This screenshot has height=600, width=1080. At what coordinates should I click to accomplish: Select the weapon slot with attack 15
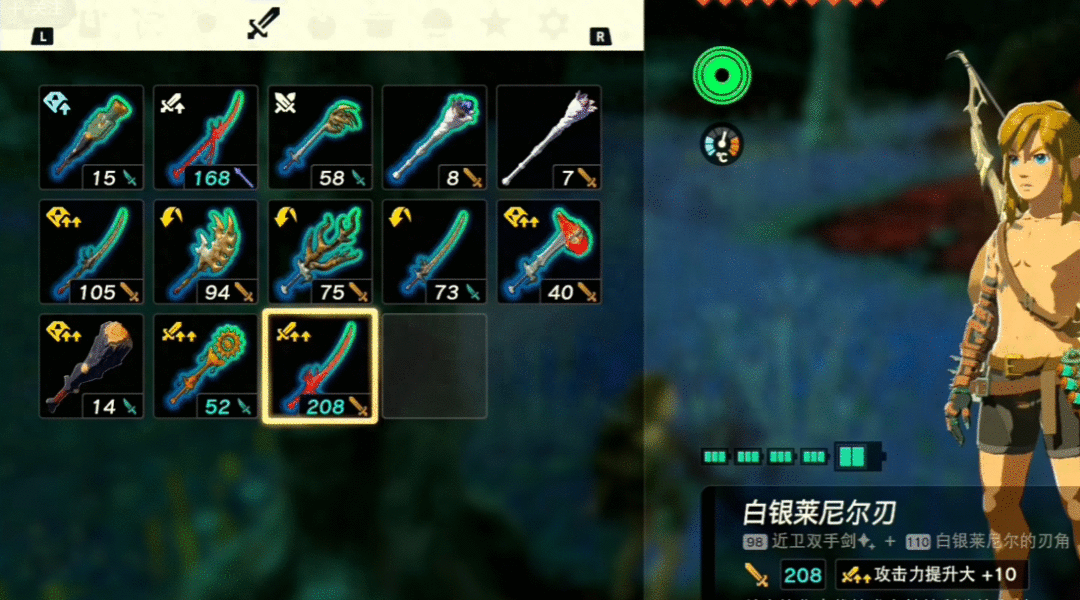92,138
